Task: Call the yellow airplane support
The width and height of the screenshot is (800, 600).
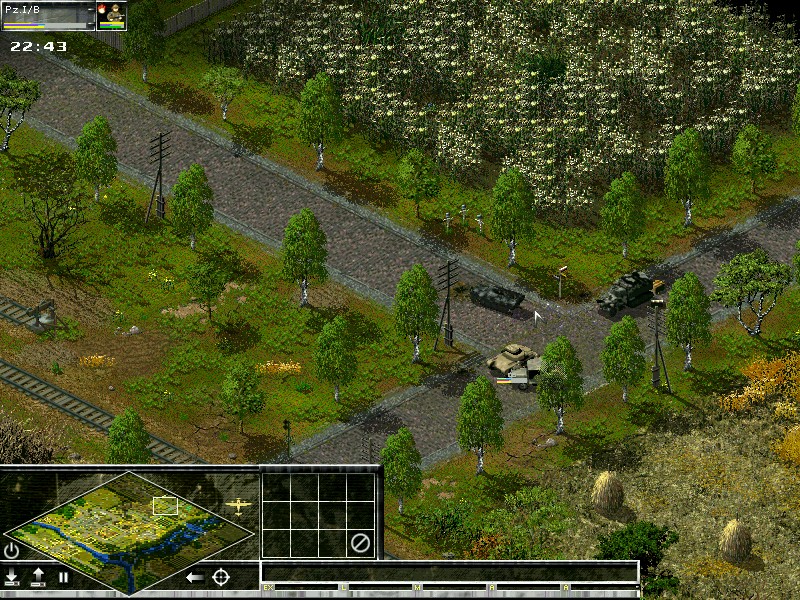Action: [x=238, y=505]
